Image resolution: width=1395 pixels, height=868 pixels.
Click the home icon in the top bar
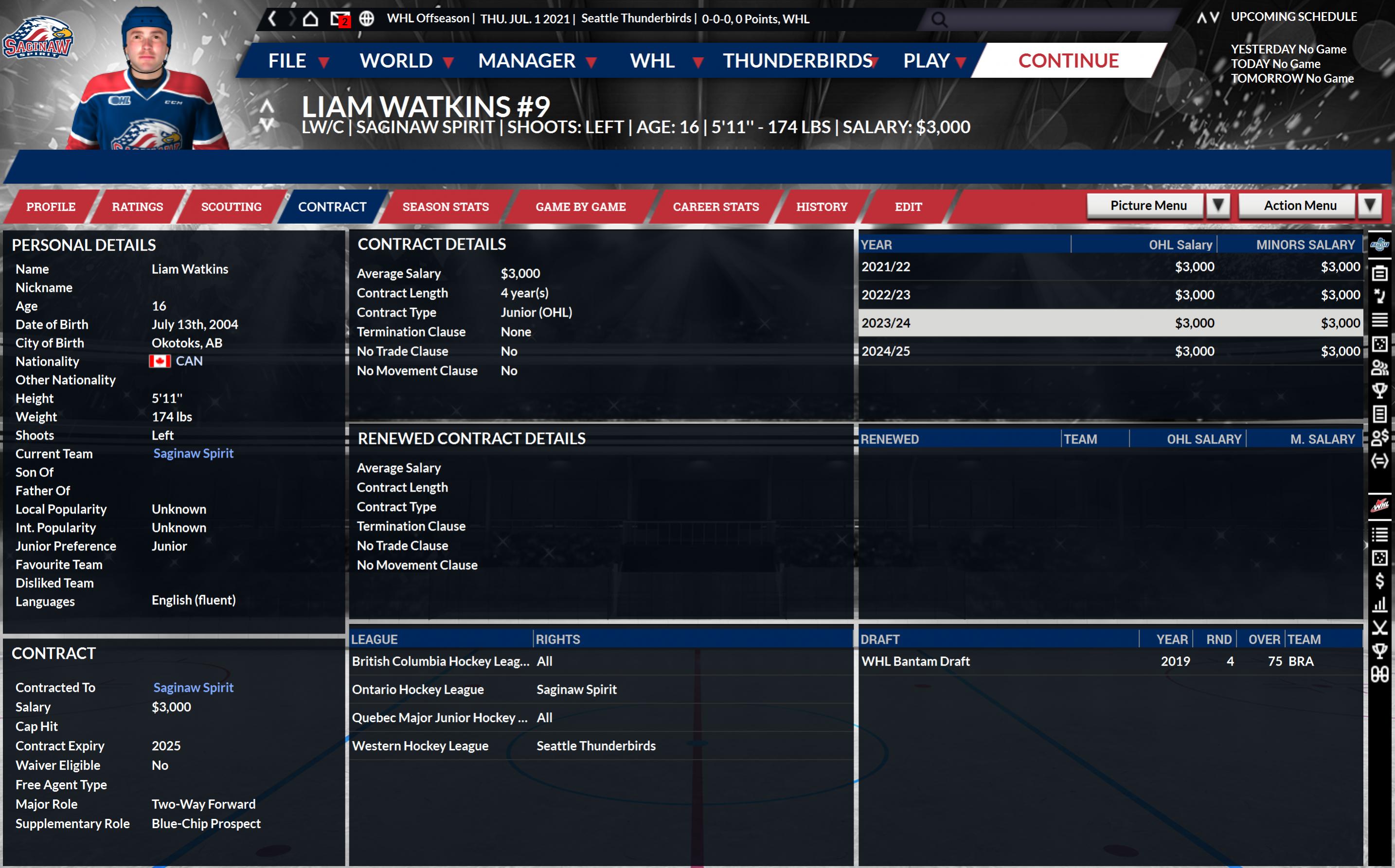(311, 19)
